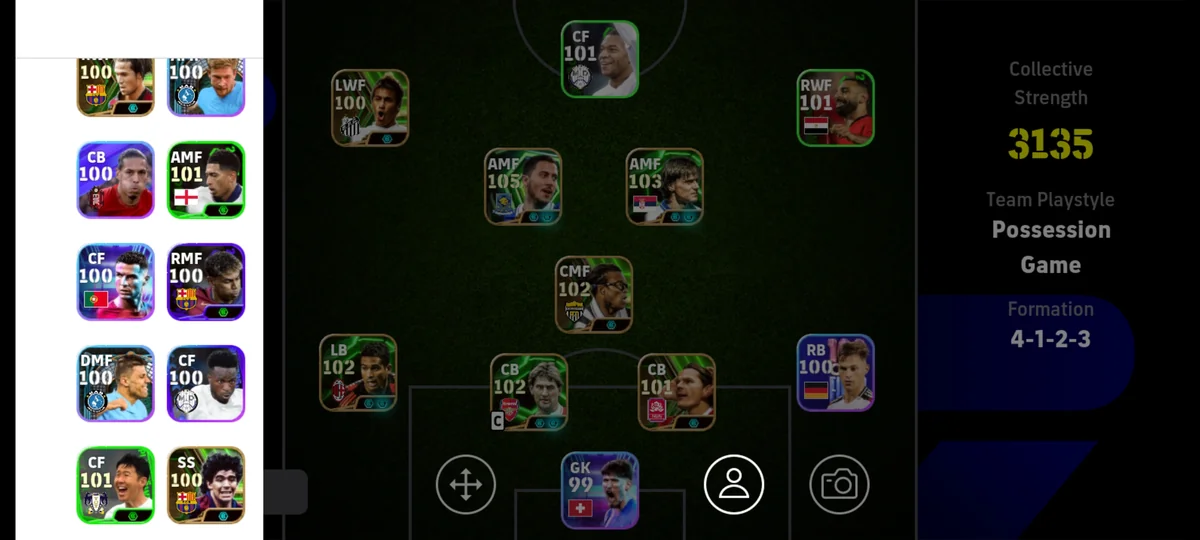Choose the RB 100 player card
Image resolution: width=1200 pixels, height=540 pixels.
pyautogui.click(x=836, y=373)
